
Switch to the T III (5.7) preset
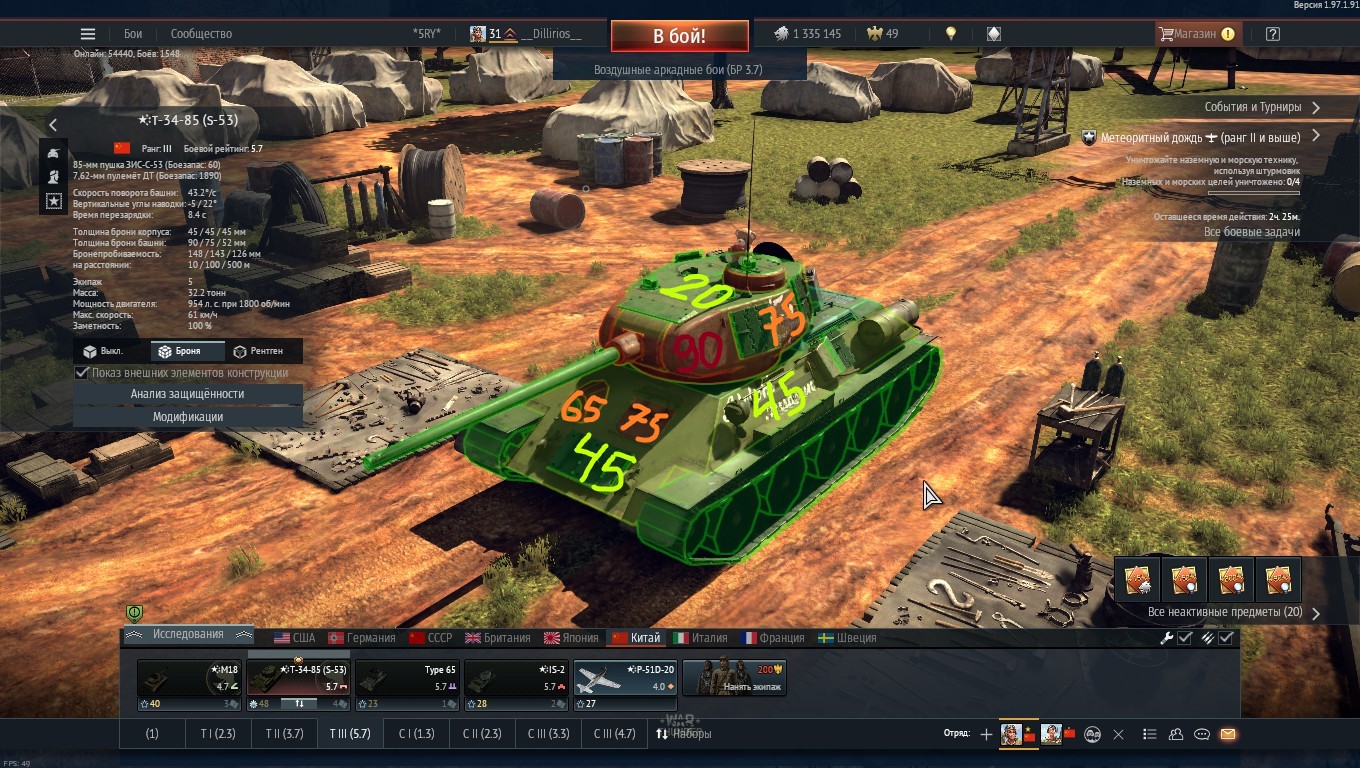pyautogui.click(x=350, y=734)
